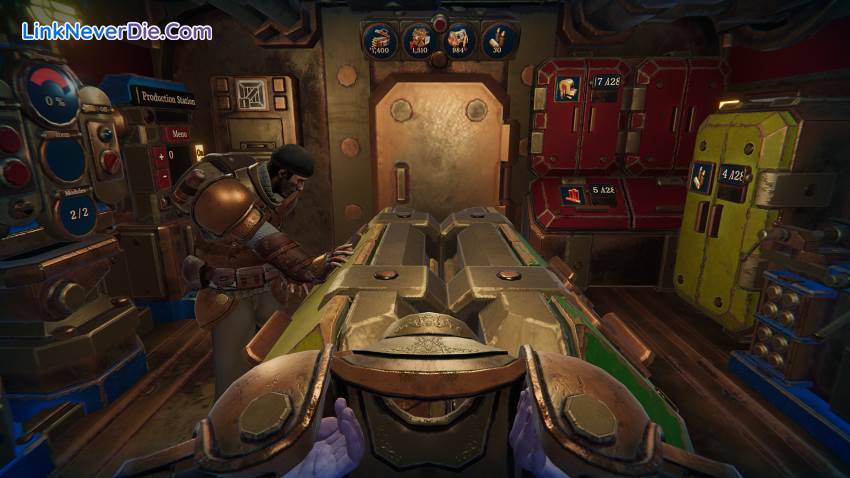Decrease the Production Station quantity with minus
Image resolution: width=850 pixels, height=478 pixels.
pos(163,176)
